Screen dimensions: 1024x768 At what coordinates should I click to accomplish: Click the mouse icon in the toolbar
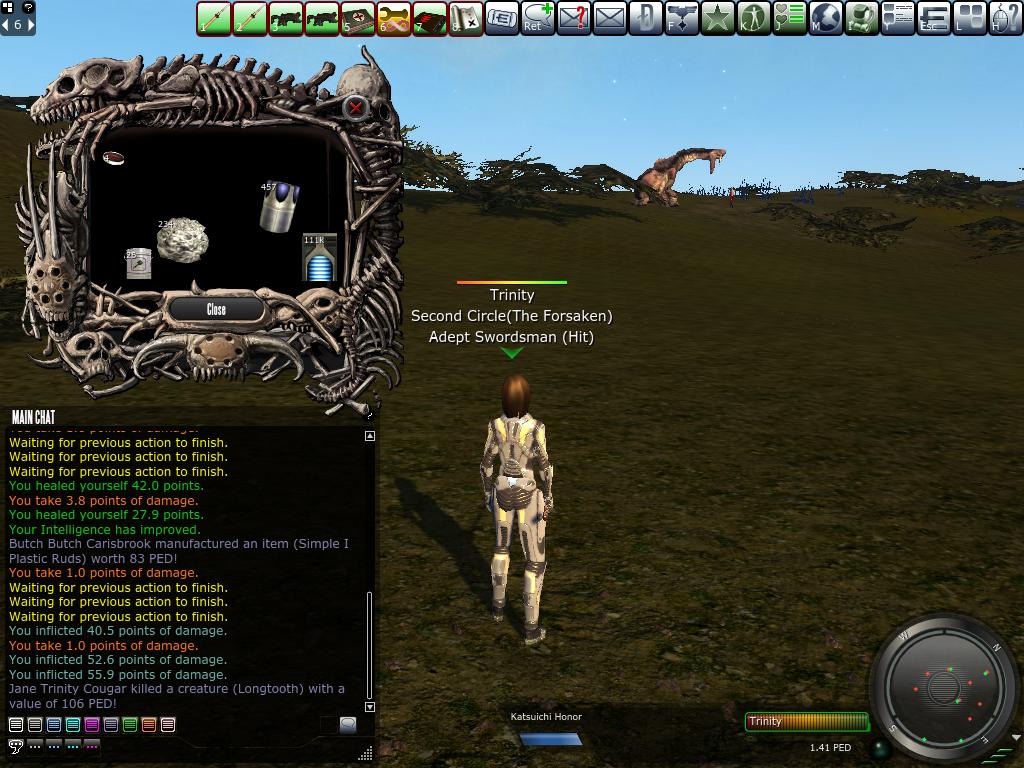pos(1006,18)
